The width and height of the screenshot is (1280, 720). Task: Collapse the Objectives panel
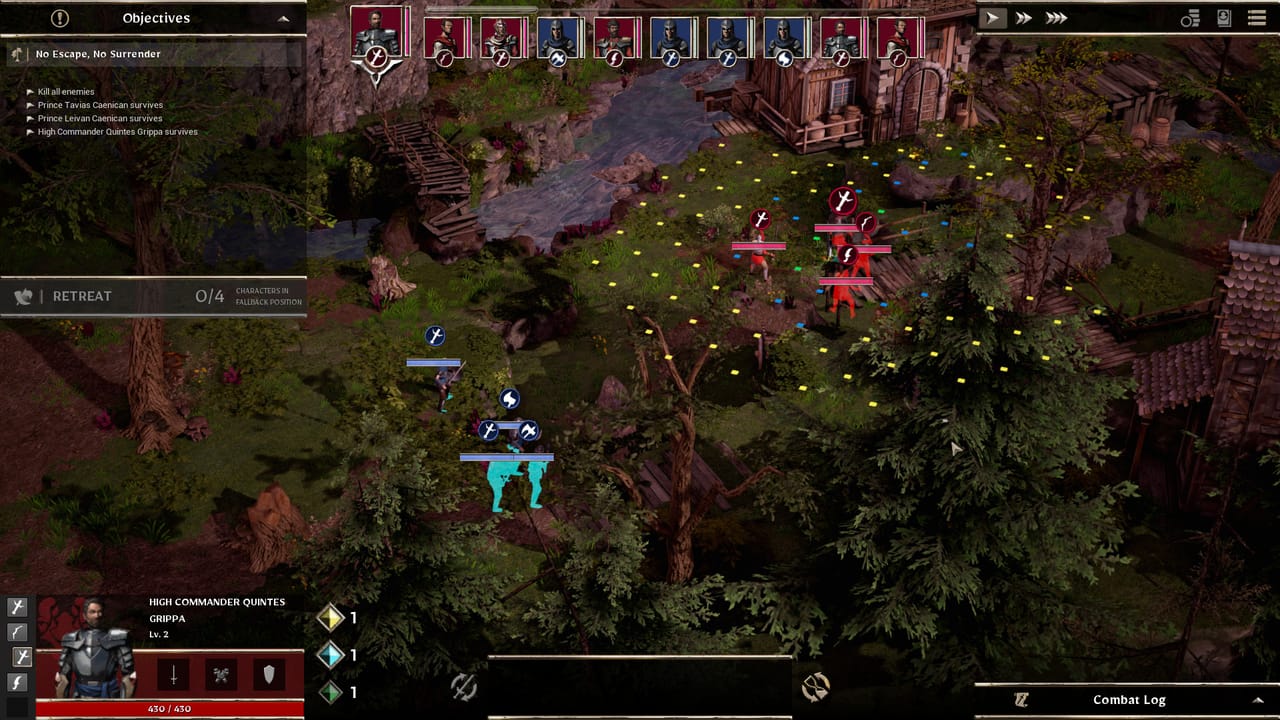coord(283,17)
